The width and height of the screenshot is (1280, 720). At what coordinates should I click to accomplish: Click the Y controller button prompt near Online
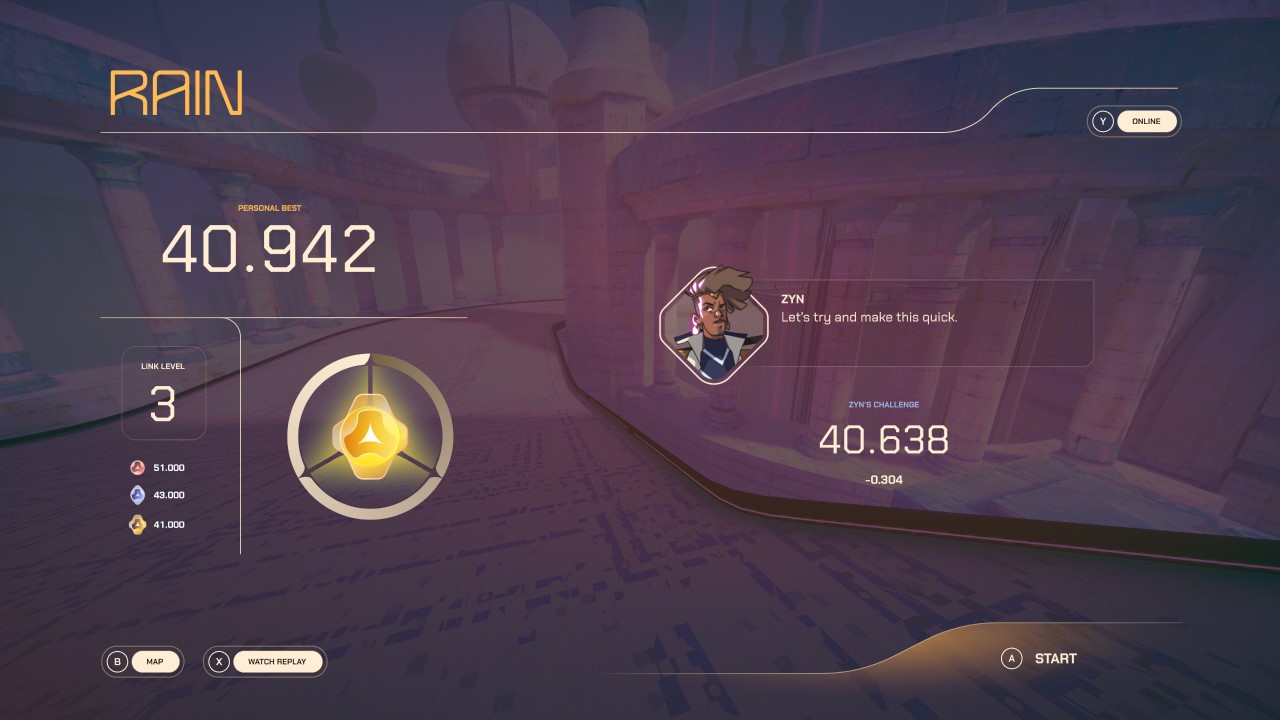click(x=1103, y=121)
